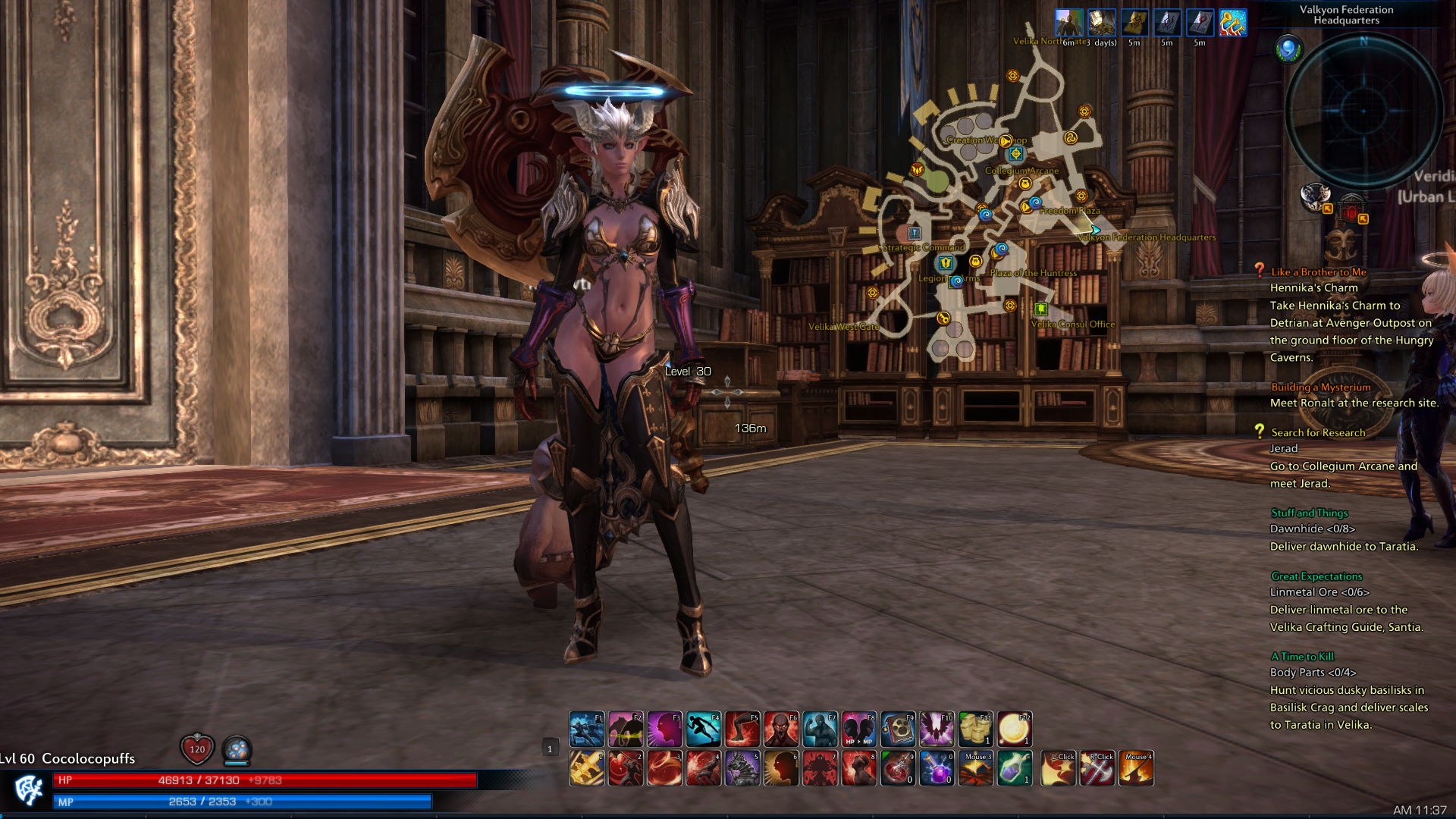Activate the glowing golden orb item
1456x819 pixels.
(1014, 730)
